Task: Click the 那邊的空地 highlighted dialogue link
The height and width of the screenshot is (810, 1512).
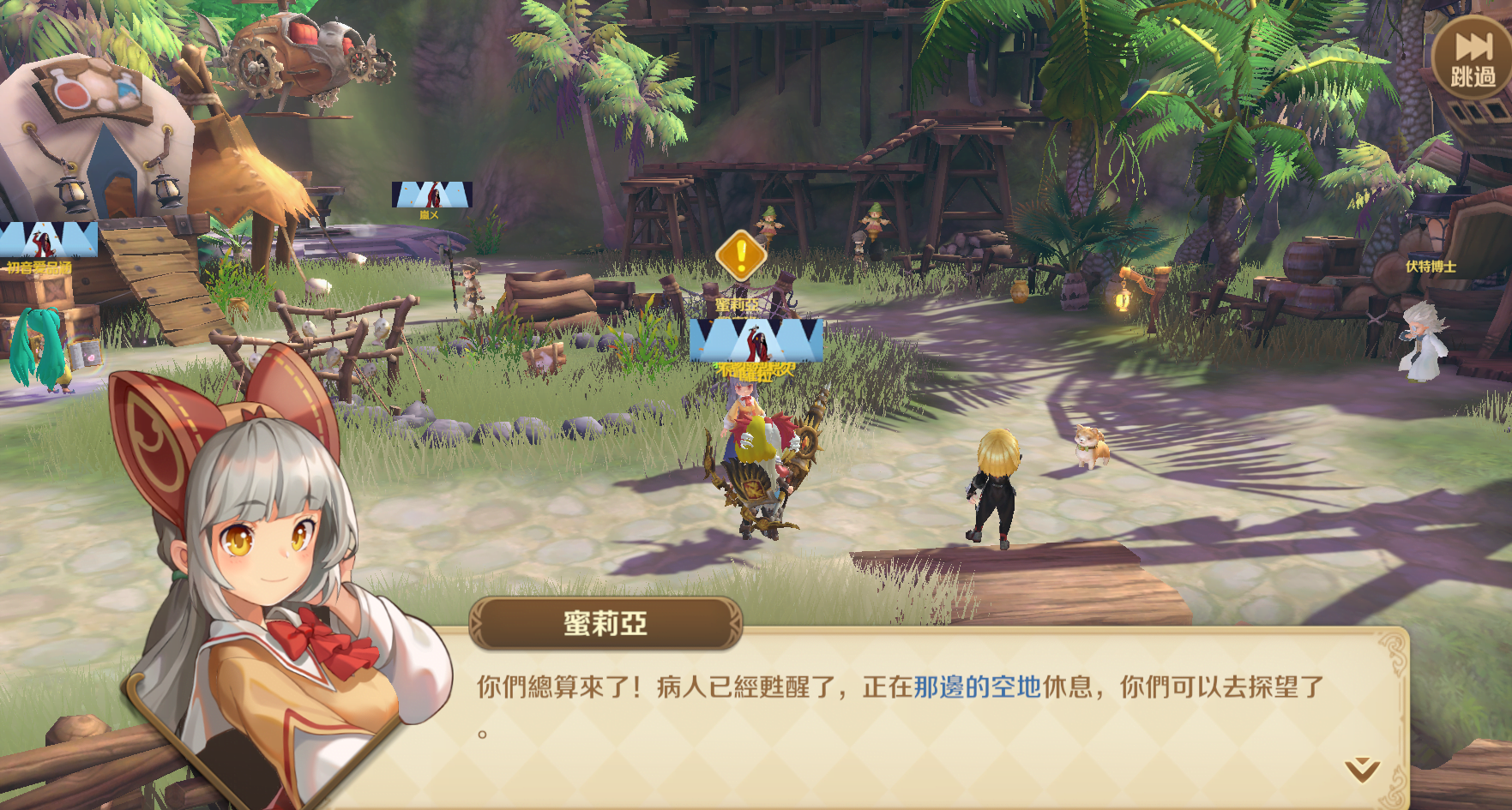Action: point(977,687)
